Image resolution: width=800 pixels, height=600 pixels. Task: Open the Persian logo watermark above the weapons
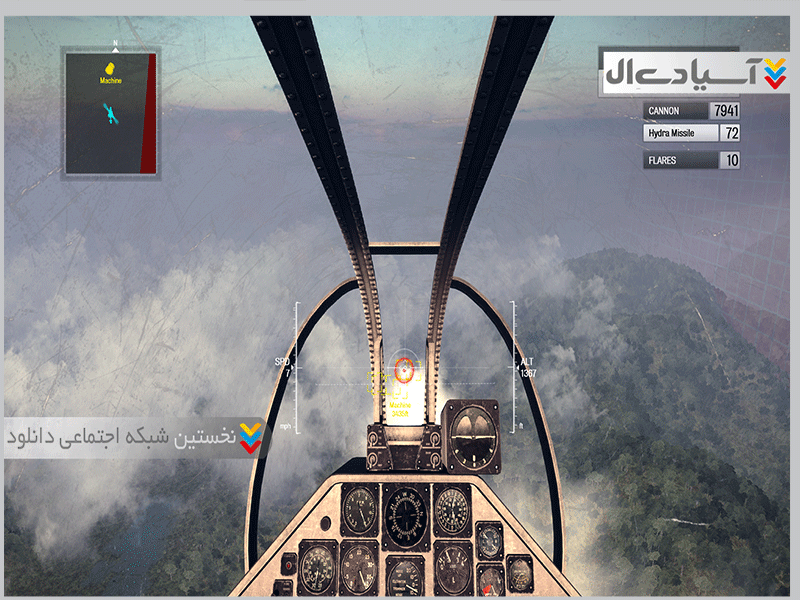[x=694, y=72]
